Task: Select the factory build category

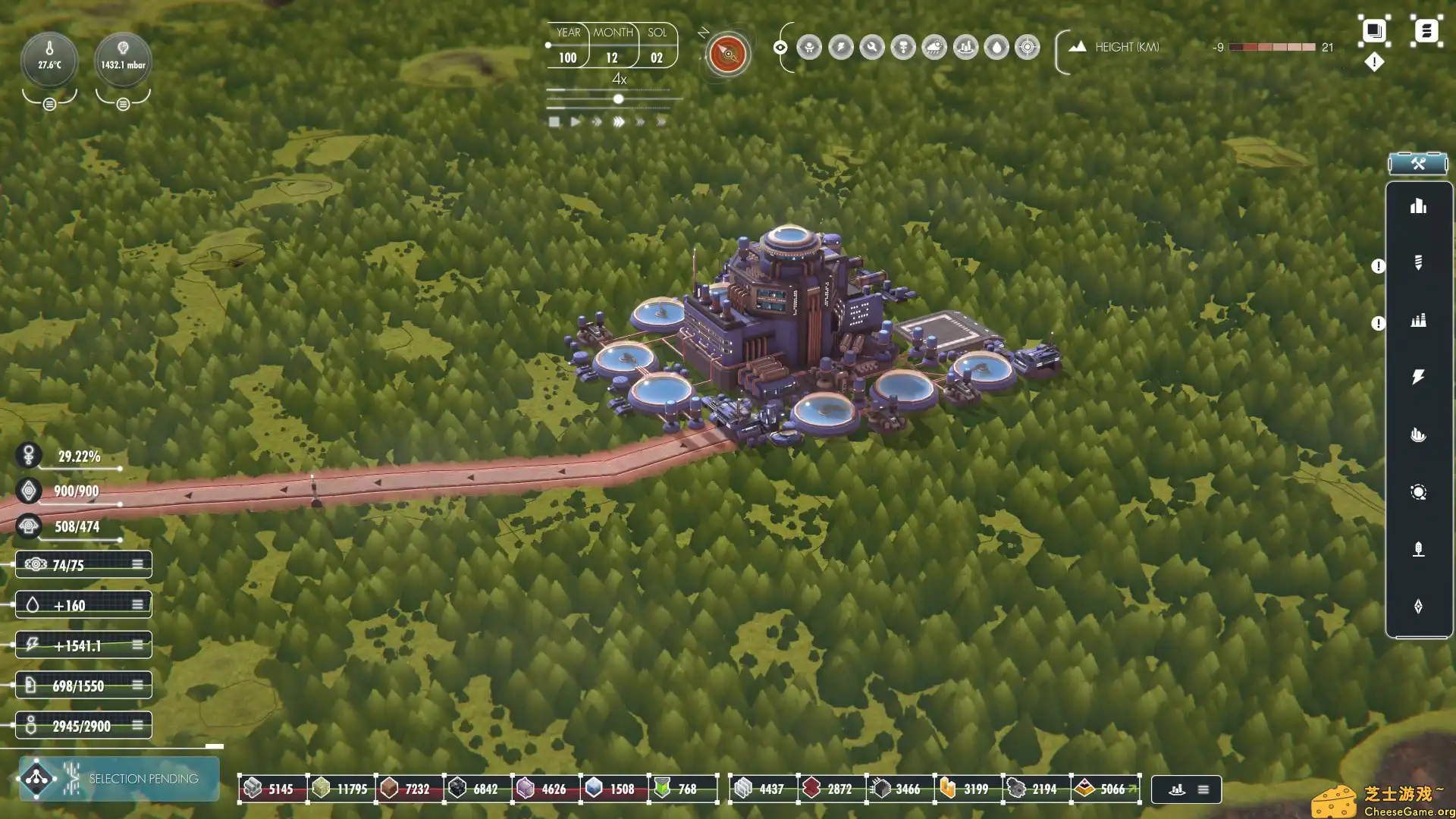Action: point(1418,320)
